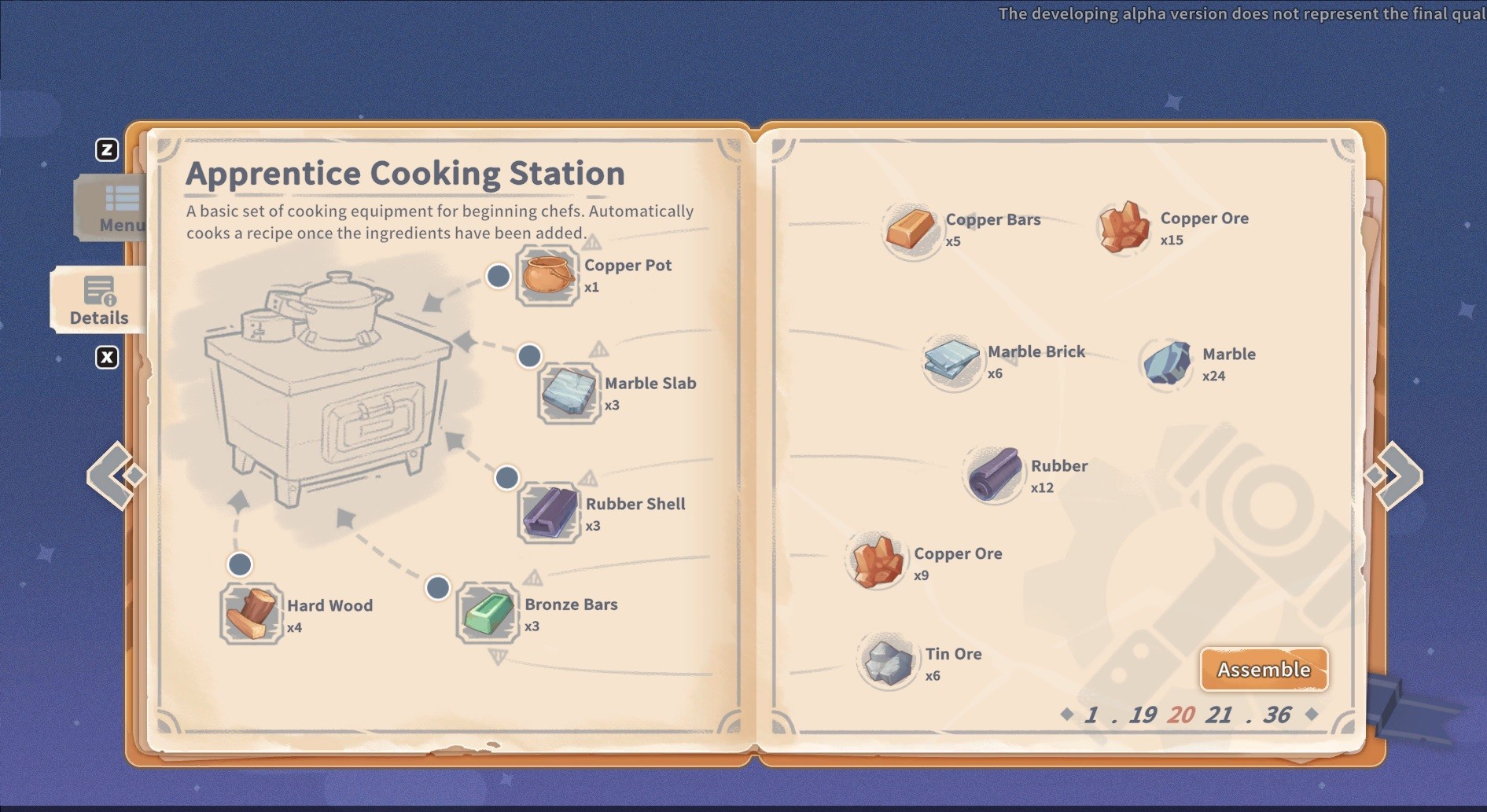This screenshot has width=1487, height=812.
Task: Open the Menu tab
Action: (114, 208)
